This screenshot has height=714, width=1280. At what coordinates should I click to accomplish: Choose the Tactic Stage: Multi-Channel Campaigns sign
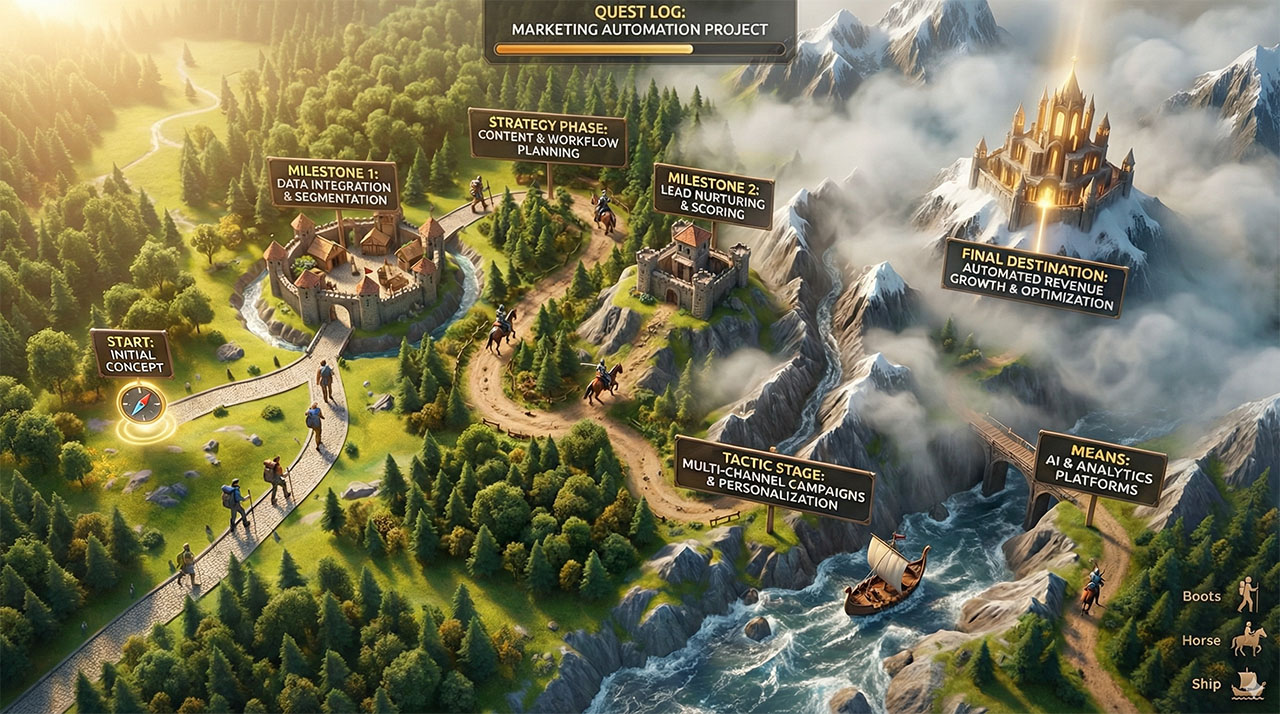point(774,479)
